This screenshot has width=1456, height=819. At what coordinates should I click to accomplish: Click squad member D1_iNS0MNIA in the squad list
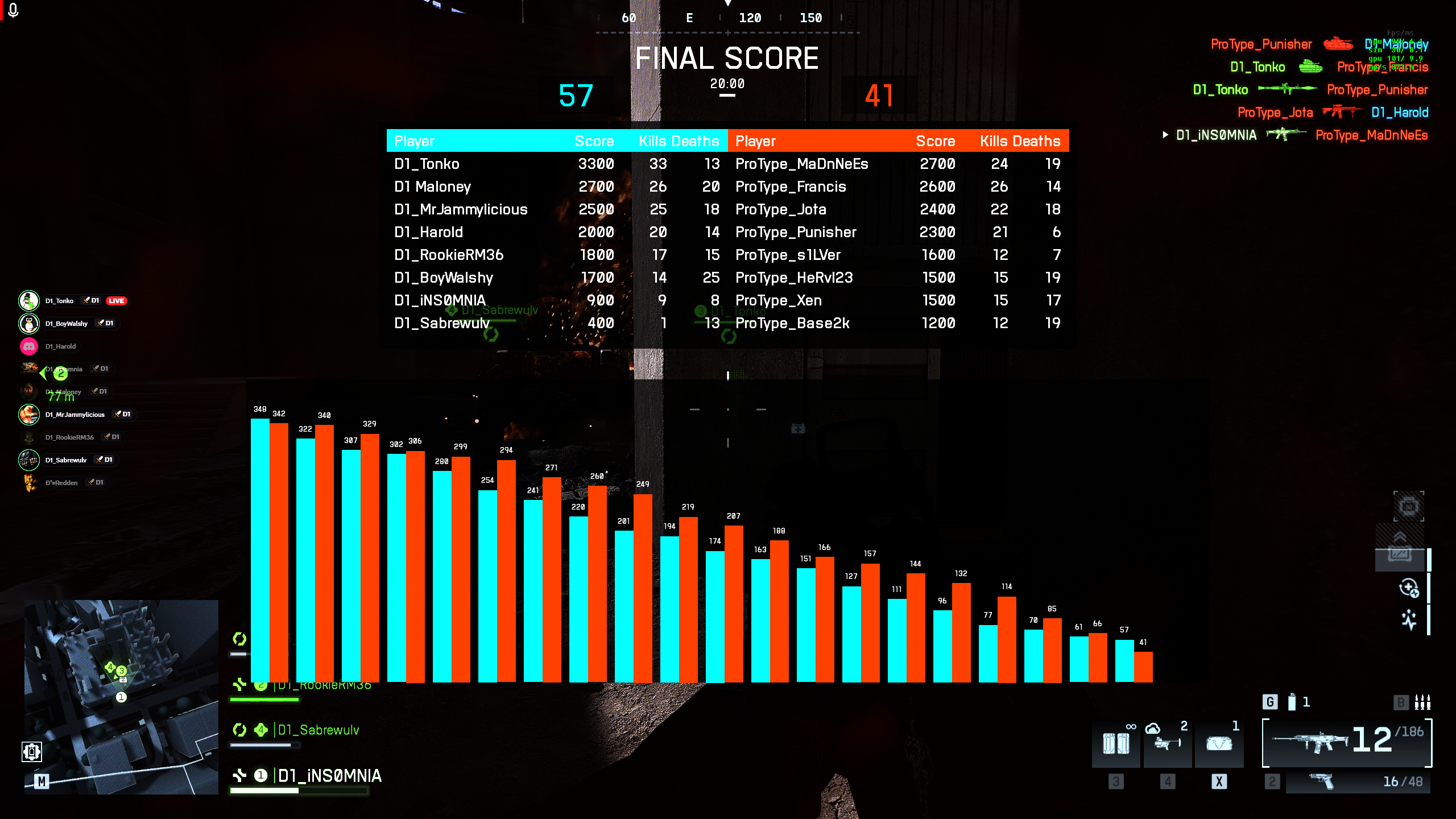tap(329, 776)
